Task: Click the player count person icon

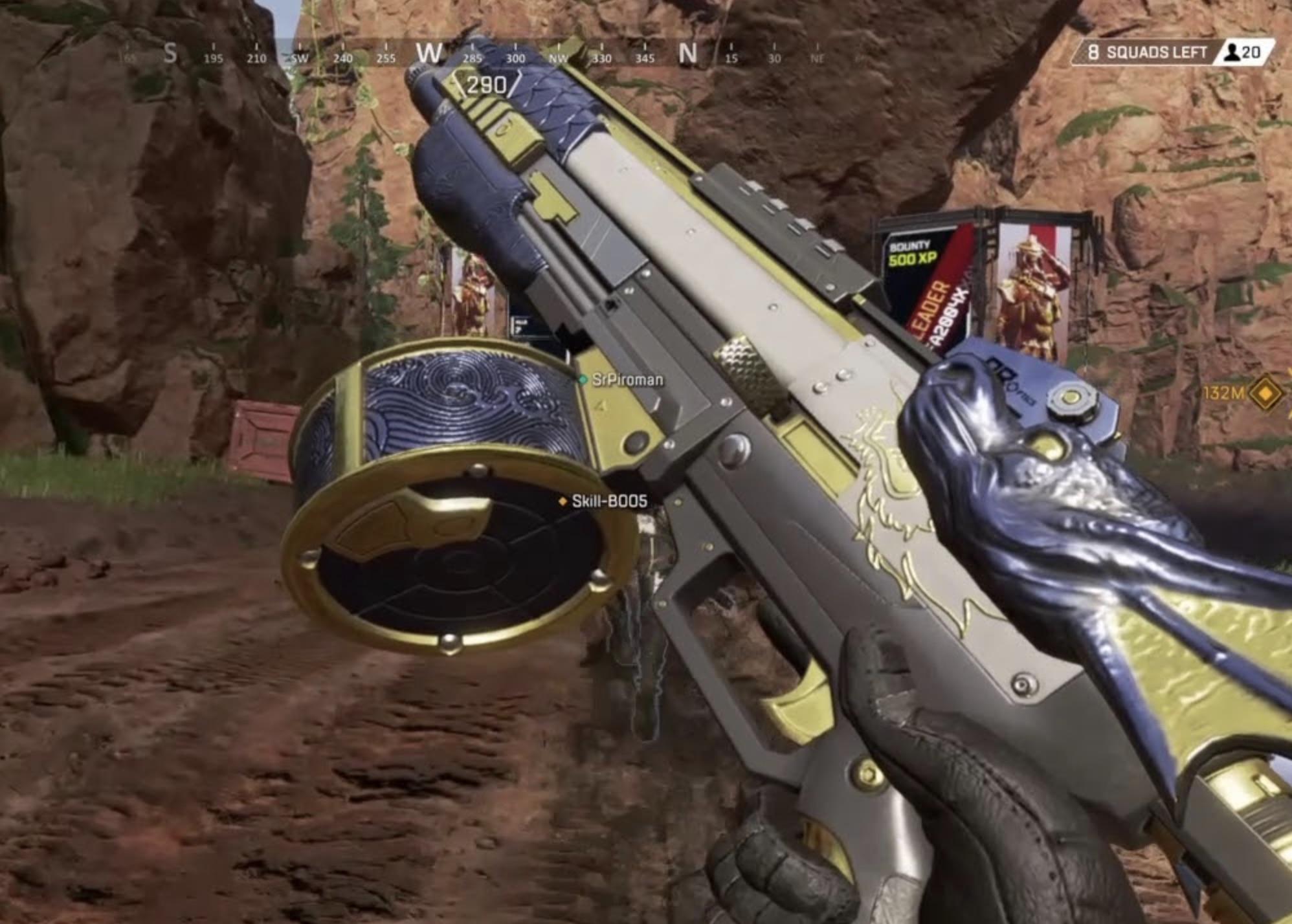Action: click(1233, 52)
